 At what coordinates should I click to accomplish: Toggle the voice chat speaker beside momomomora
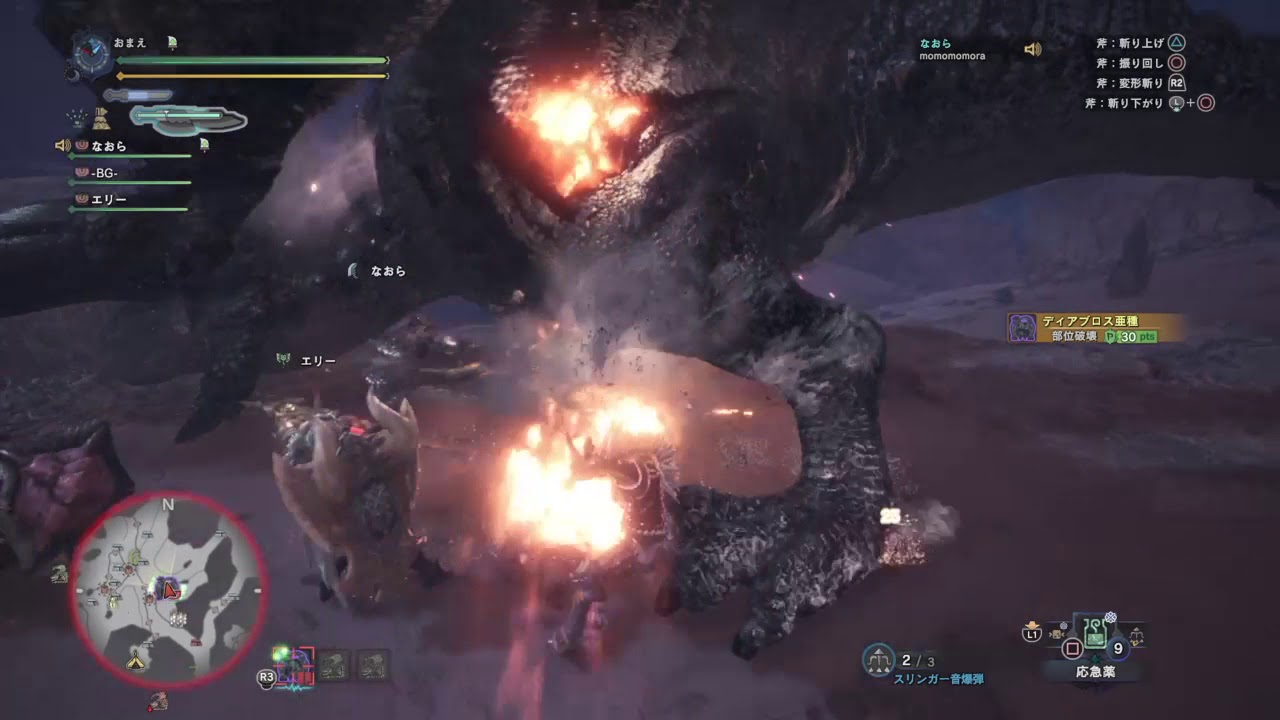click(x=1032, y=49)
